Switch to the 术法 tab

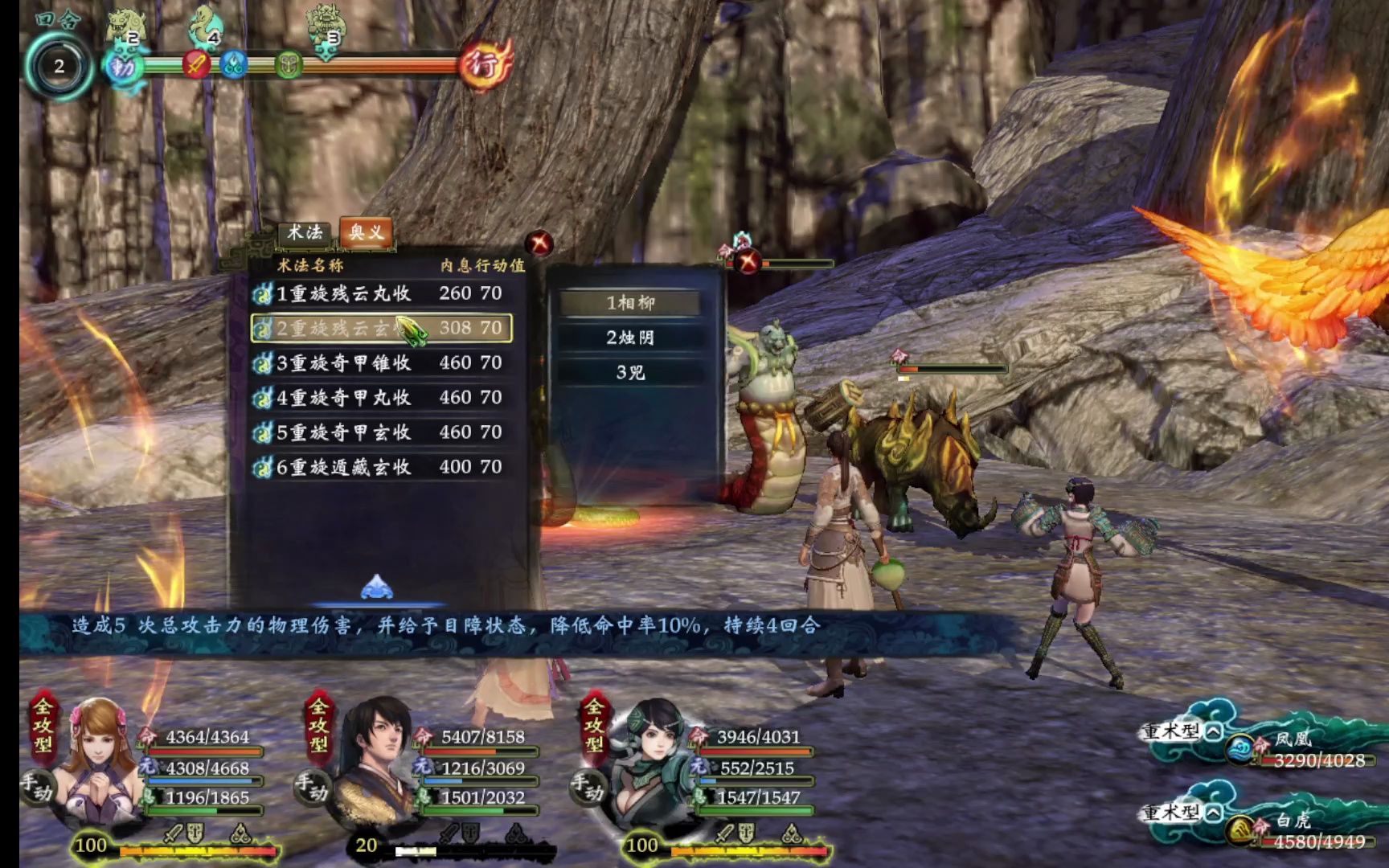click(305, 233)
